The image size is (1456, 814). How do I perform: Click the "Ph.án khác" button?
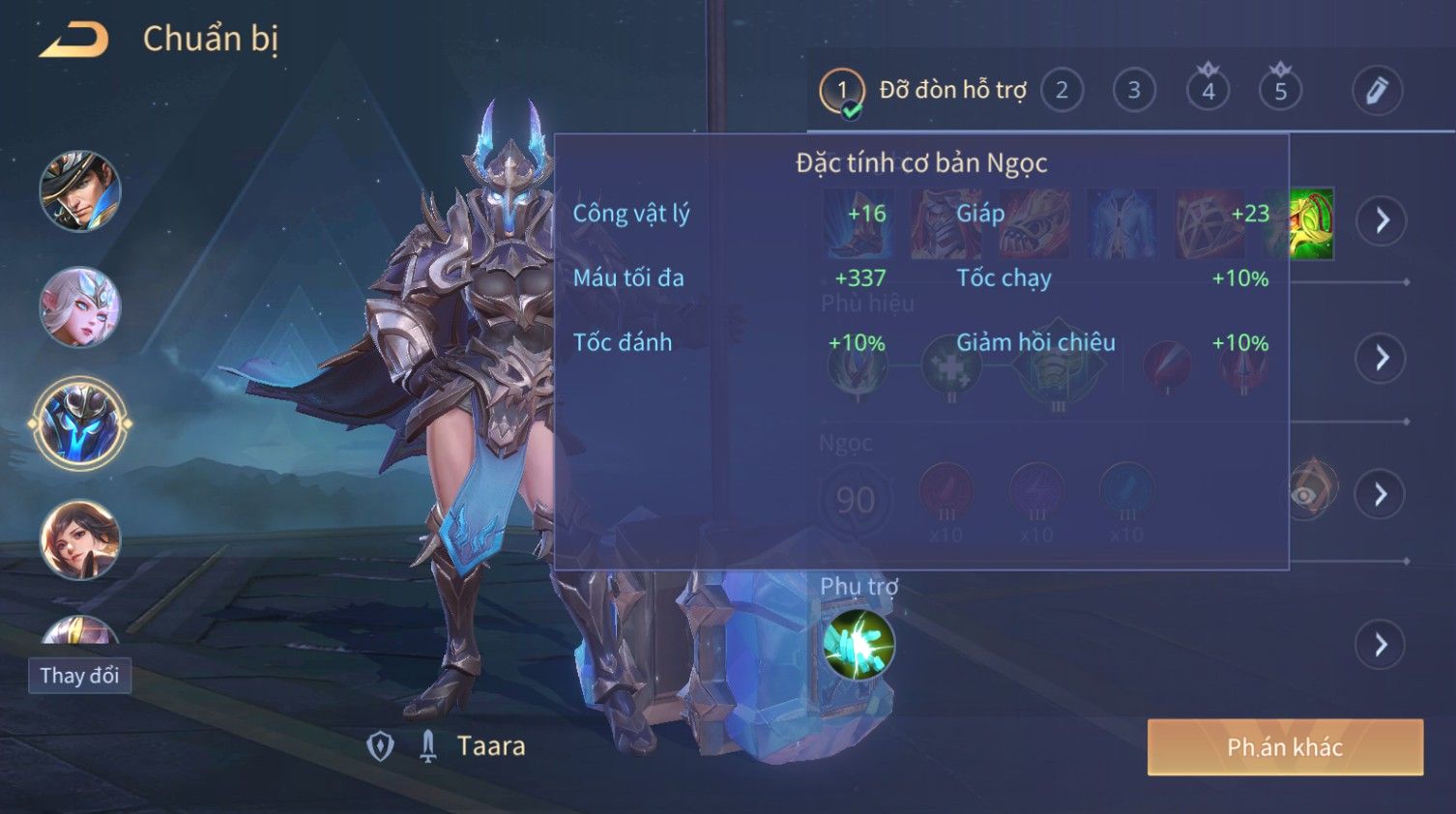point(1285,747)
